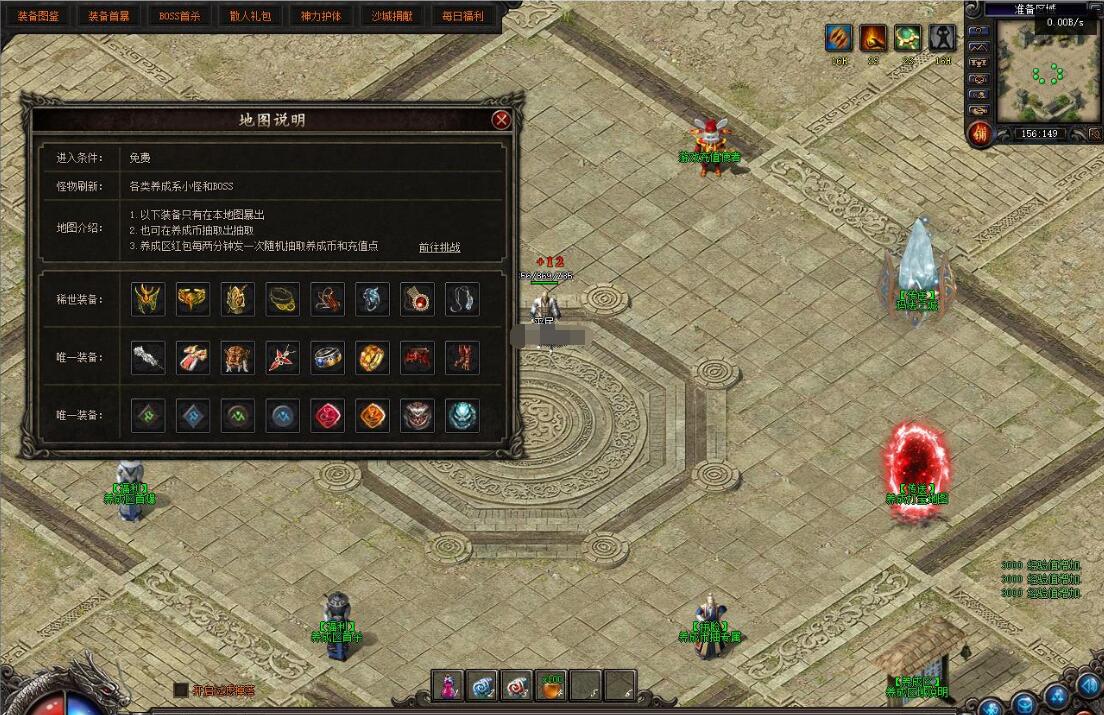The image size is (1104, 715).
Task: Toggle the 开启达标提醒 checkbox
Action: (x=180, y=690)
